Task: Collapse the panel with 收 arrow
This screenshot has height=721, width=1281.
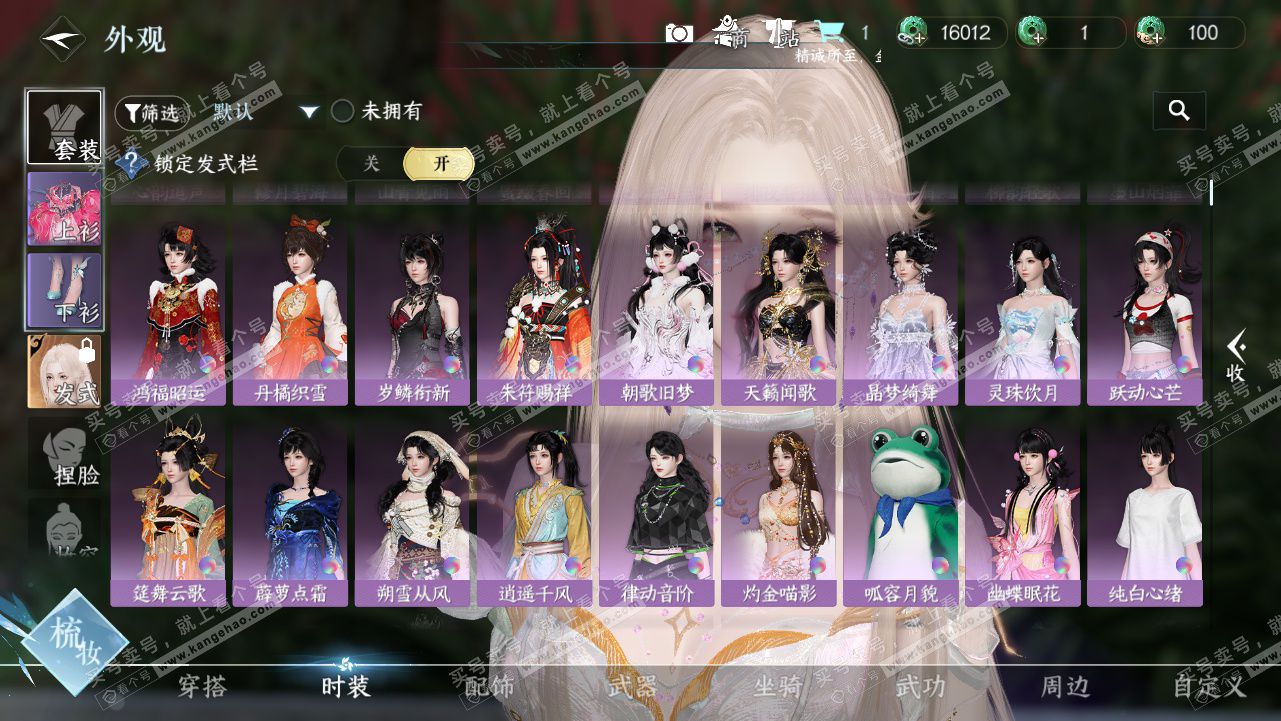Action: click(1236, 357)
